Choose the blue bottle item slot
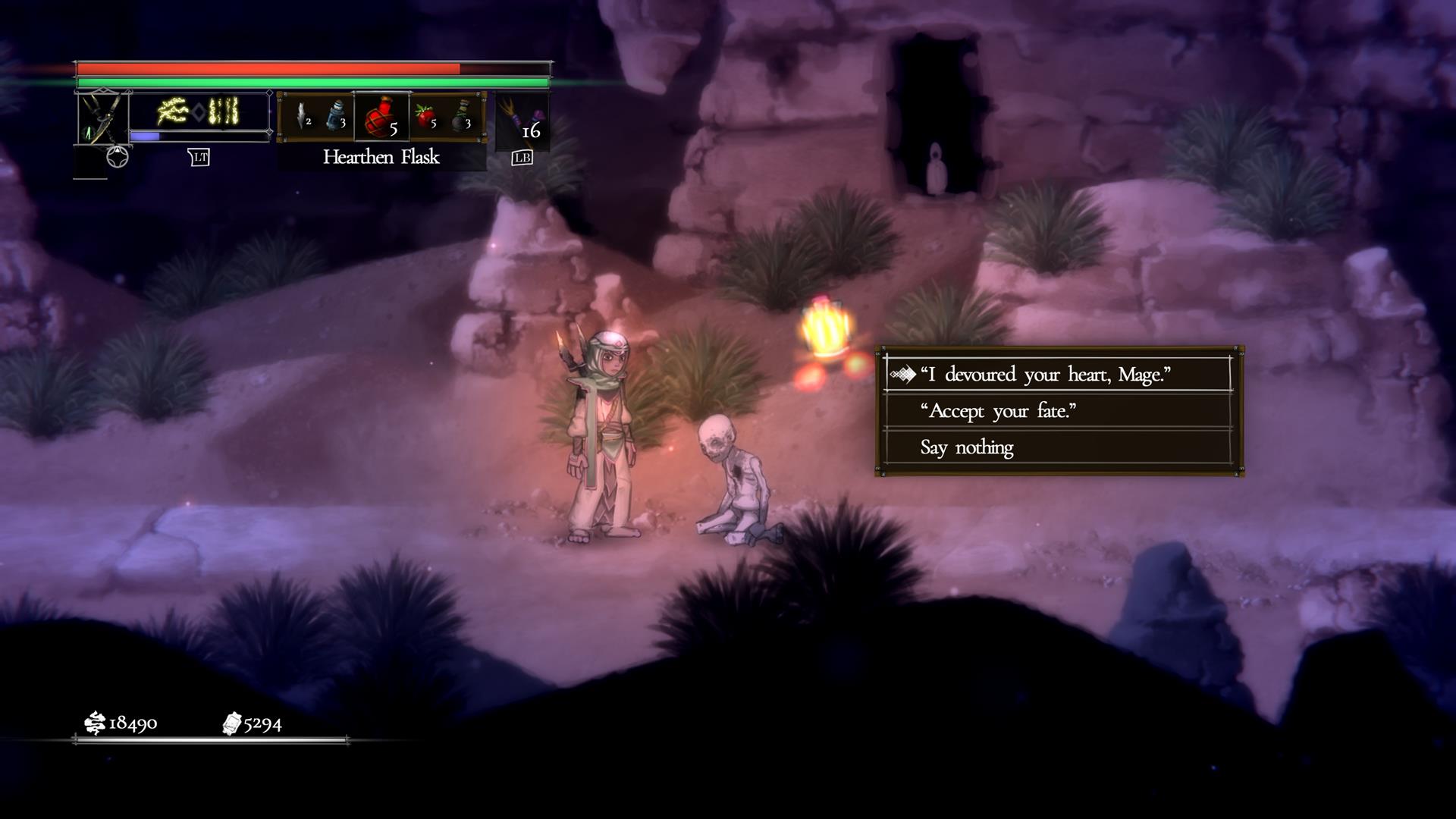 [336, 118]
